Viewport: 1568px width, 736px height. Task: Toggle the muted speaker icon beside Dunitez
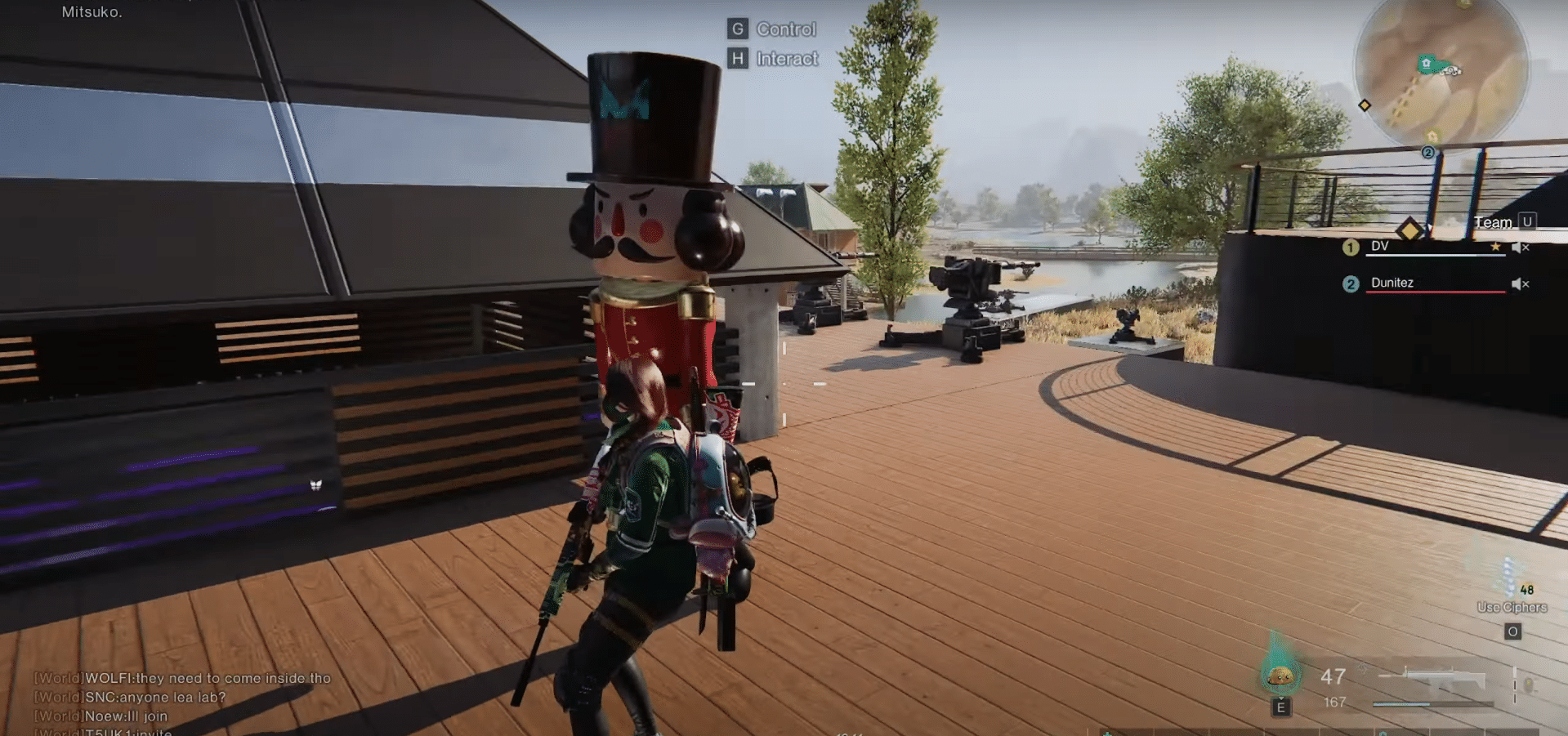pyautogui.click(x=1519, y=283)
